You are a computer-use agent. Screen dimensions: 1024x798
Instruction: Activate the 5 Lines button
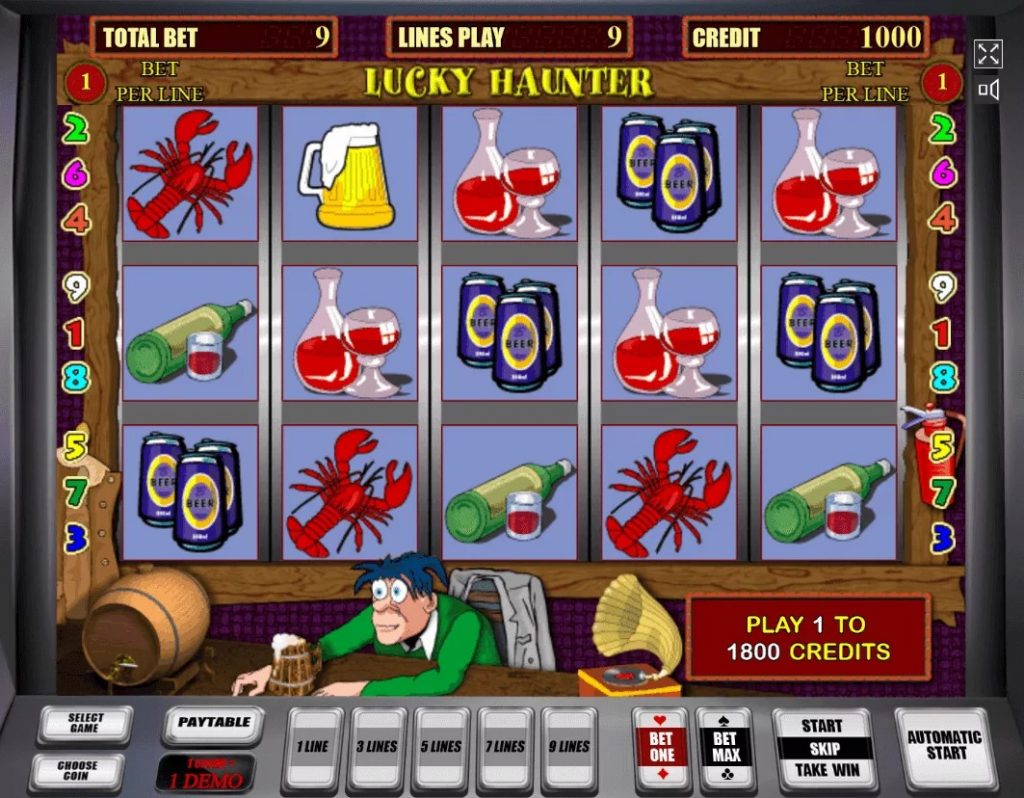click(440, 748)
